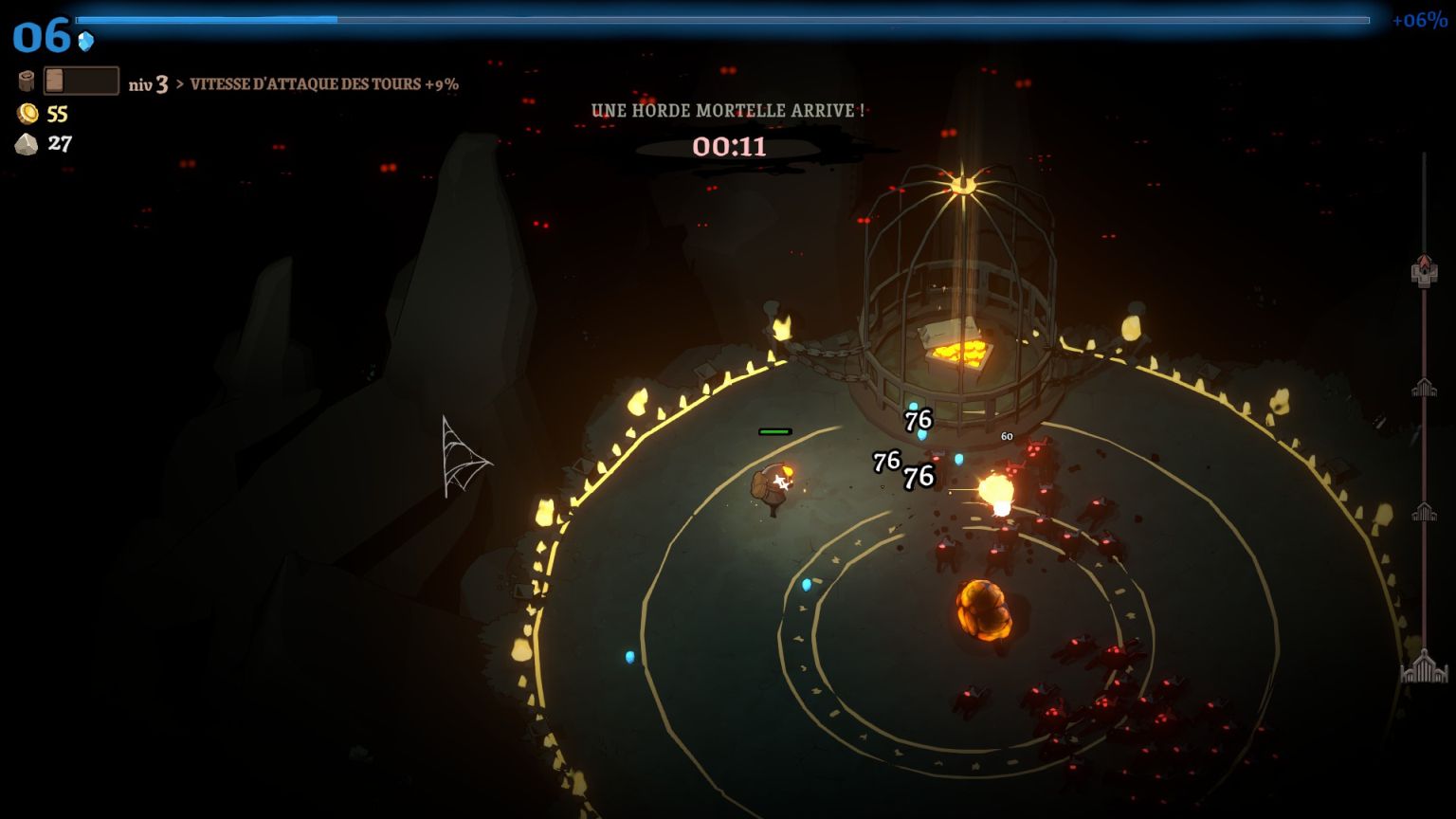This screenshot has width=1456, height=819.
Task: Select the large gate at depth track bottom
Action: (1424, 668)
